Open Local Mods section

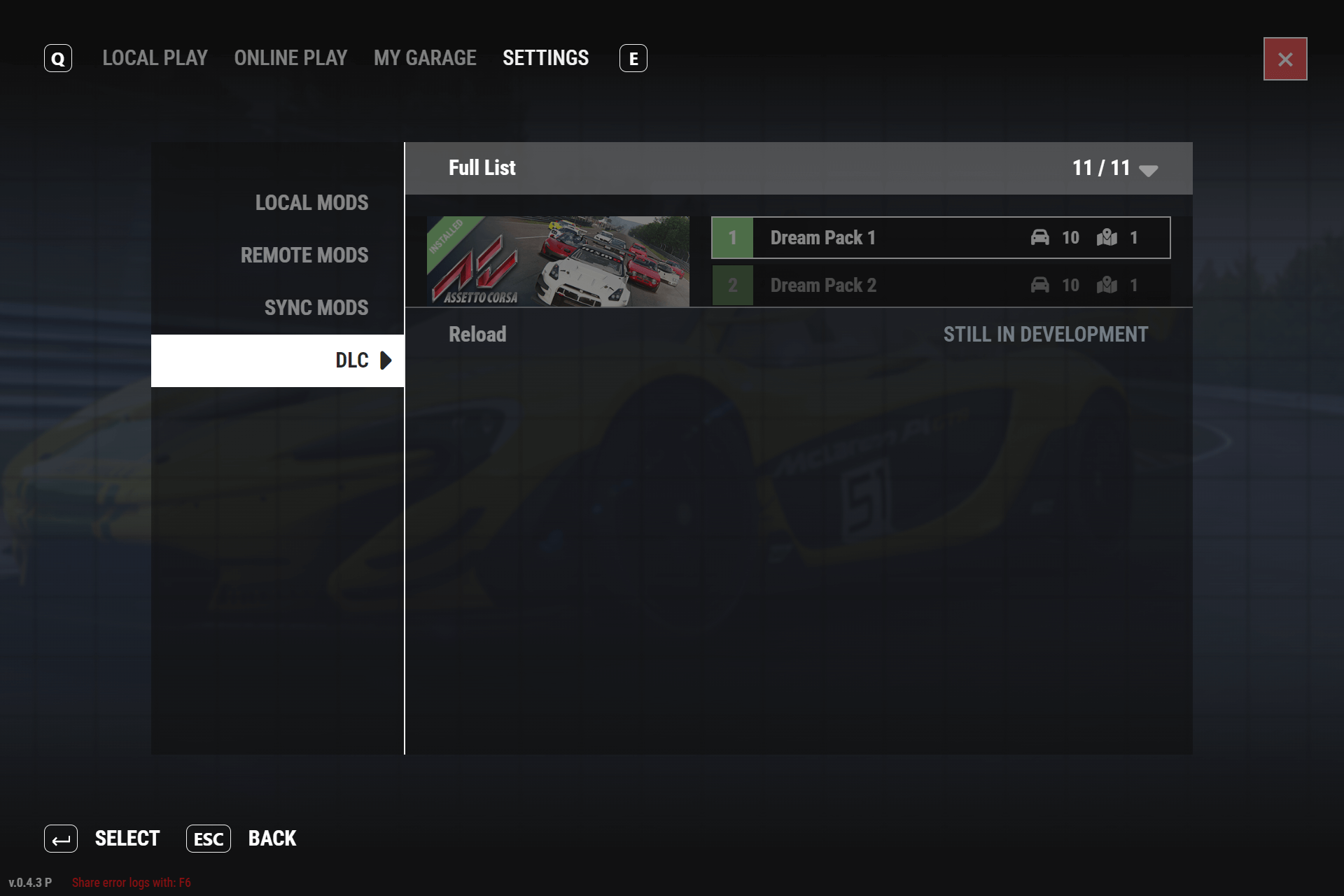(x=311, y=203)
